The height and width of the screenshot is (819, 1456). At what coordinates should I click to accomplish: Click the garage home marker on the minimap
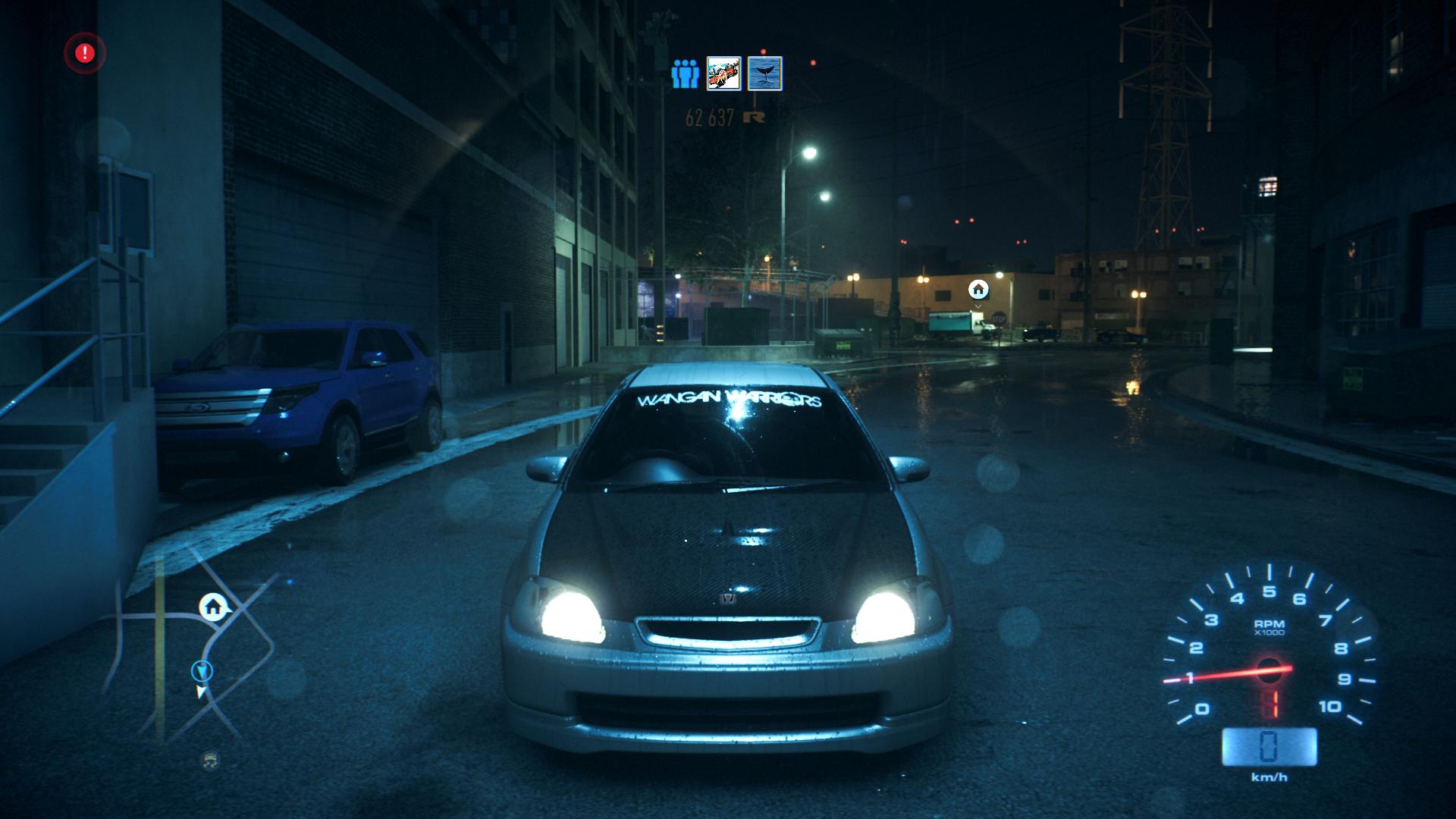tap(213, 606)
